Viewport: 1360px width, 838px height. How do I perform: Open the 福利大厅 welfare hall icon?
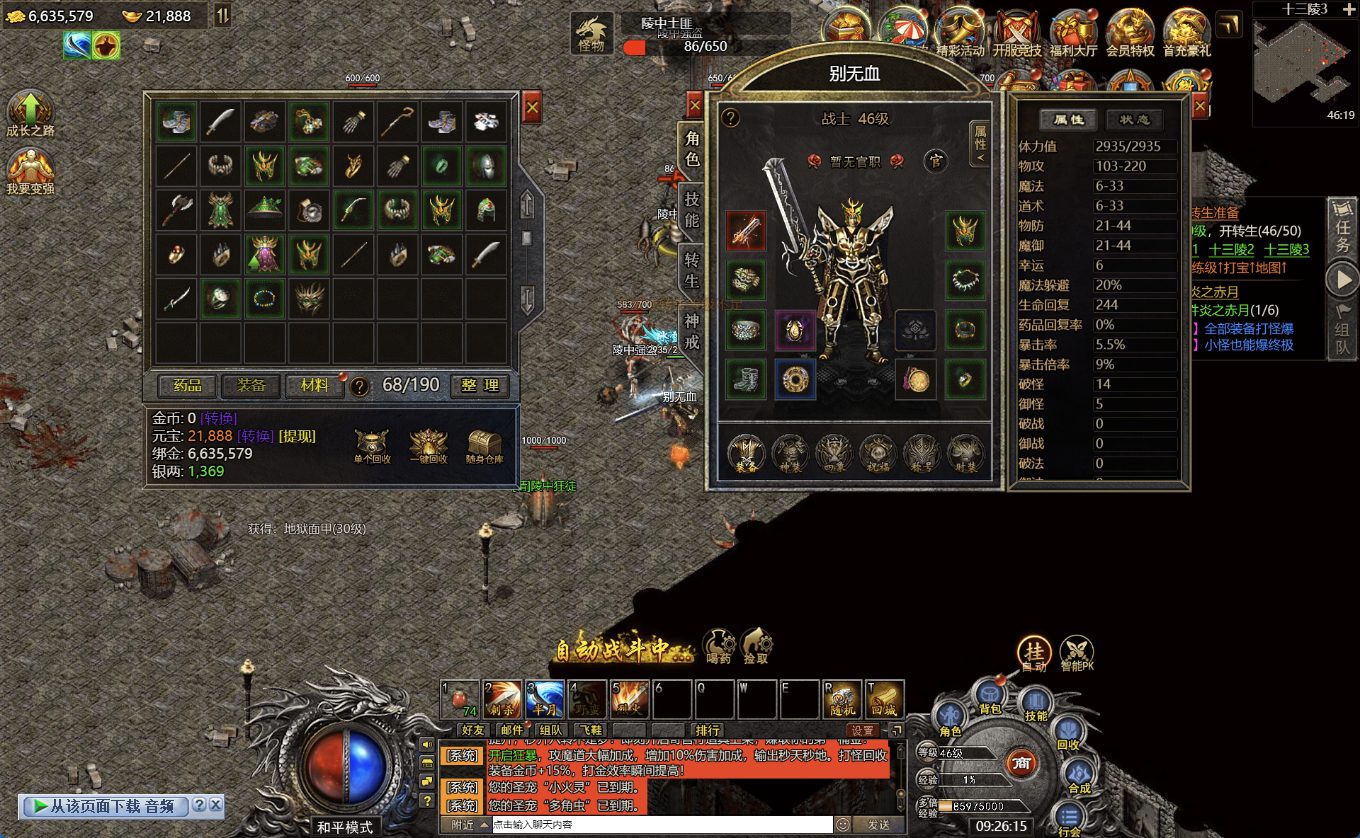(1074, 34)
